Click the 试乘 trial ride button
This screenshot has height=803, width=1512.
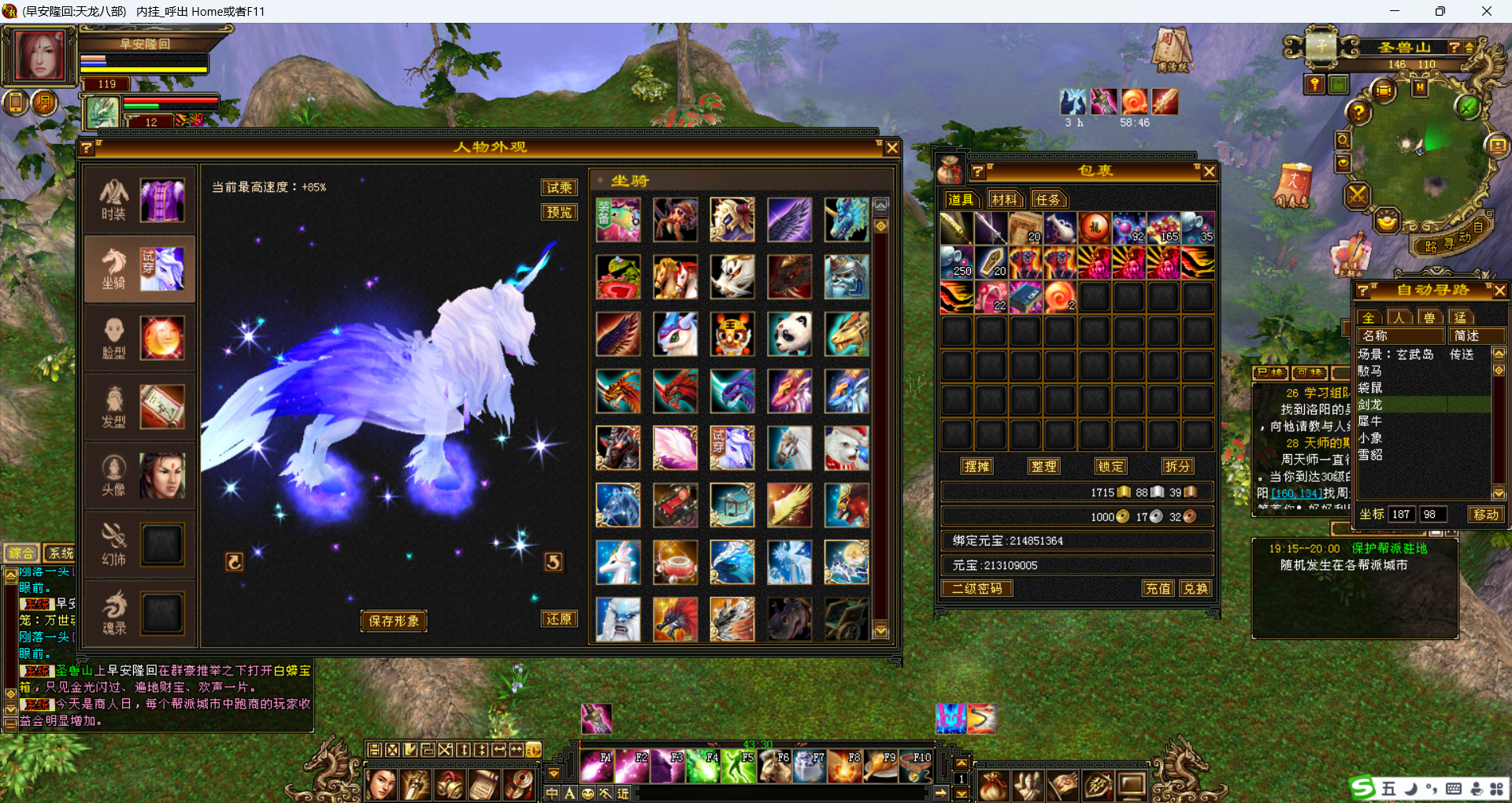point(559,187)
